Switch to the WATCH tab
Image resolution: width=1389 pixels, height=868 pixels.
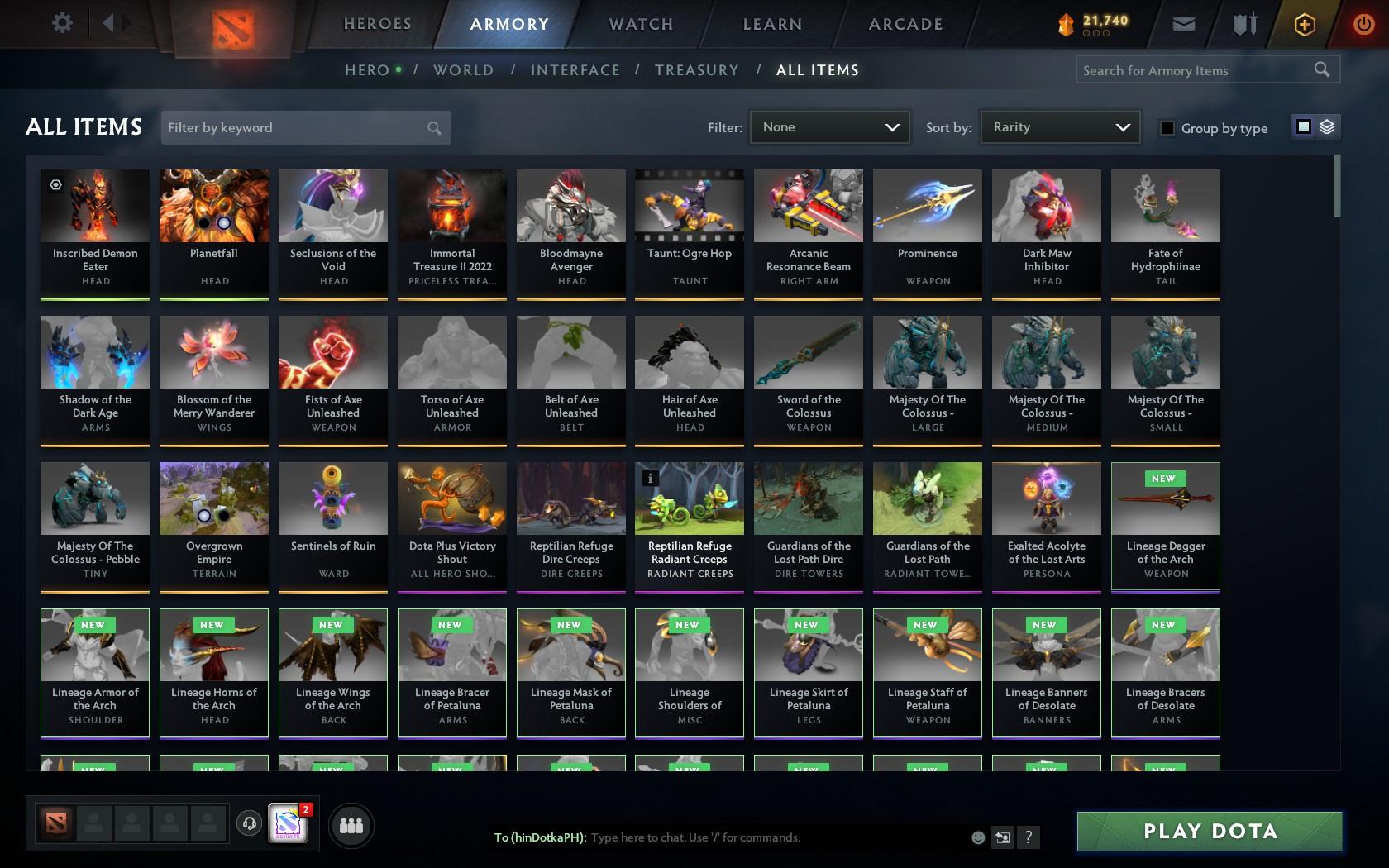click(640, 24)
